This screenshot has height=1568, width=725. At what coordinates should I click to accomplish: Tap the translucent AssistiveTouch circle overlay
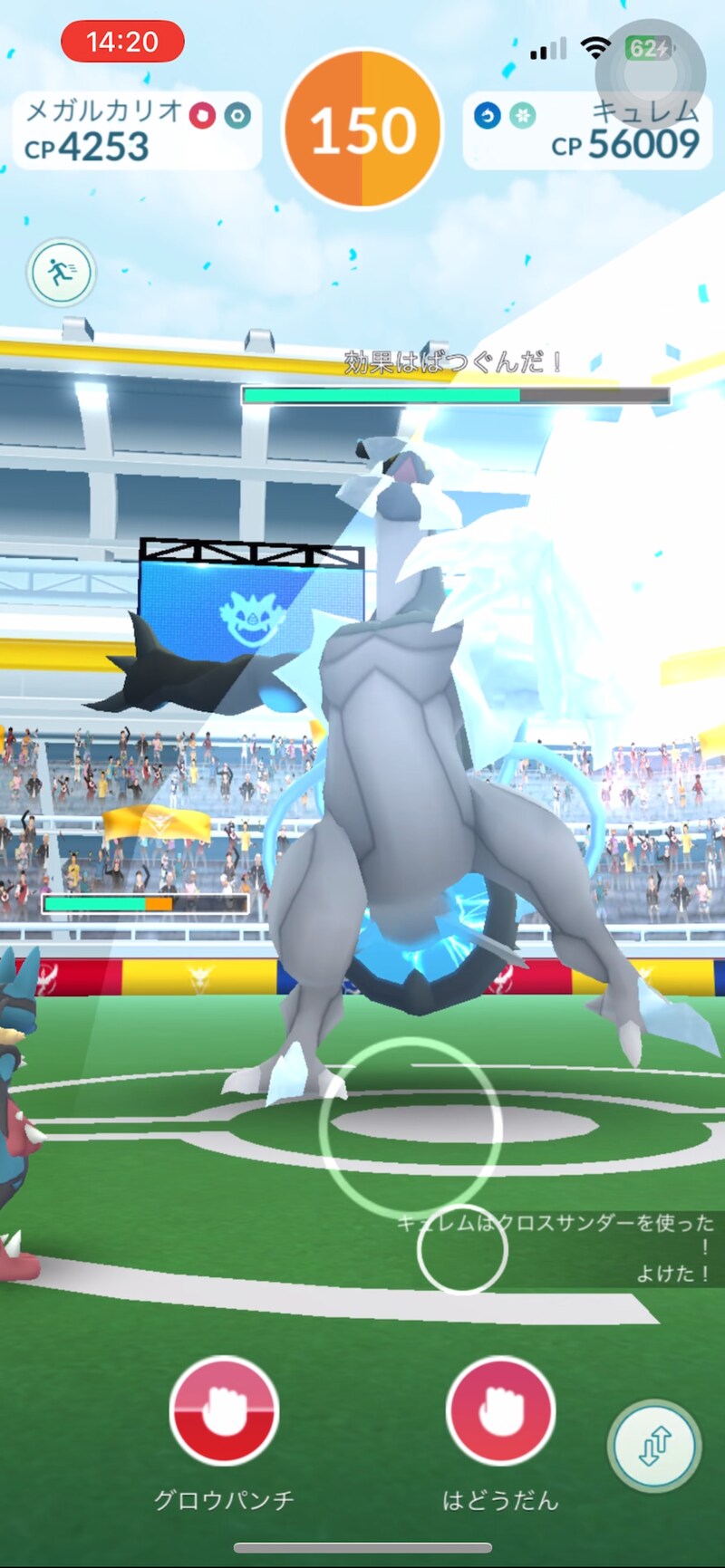tap(650, 74)
